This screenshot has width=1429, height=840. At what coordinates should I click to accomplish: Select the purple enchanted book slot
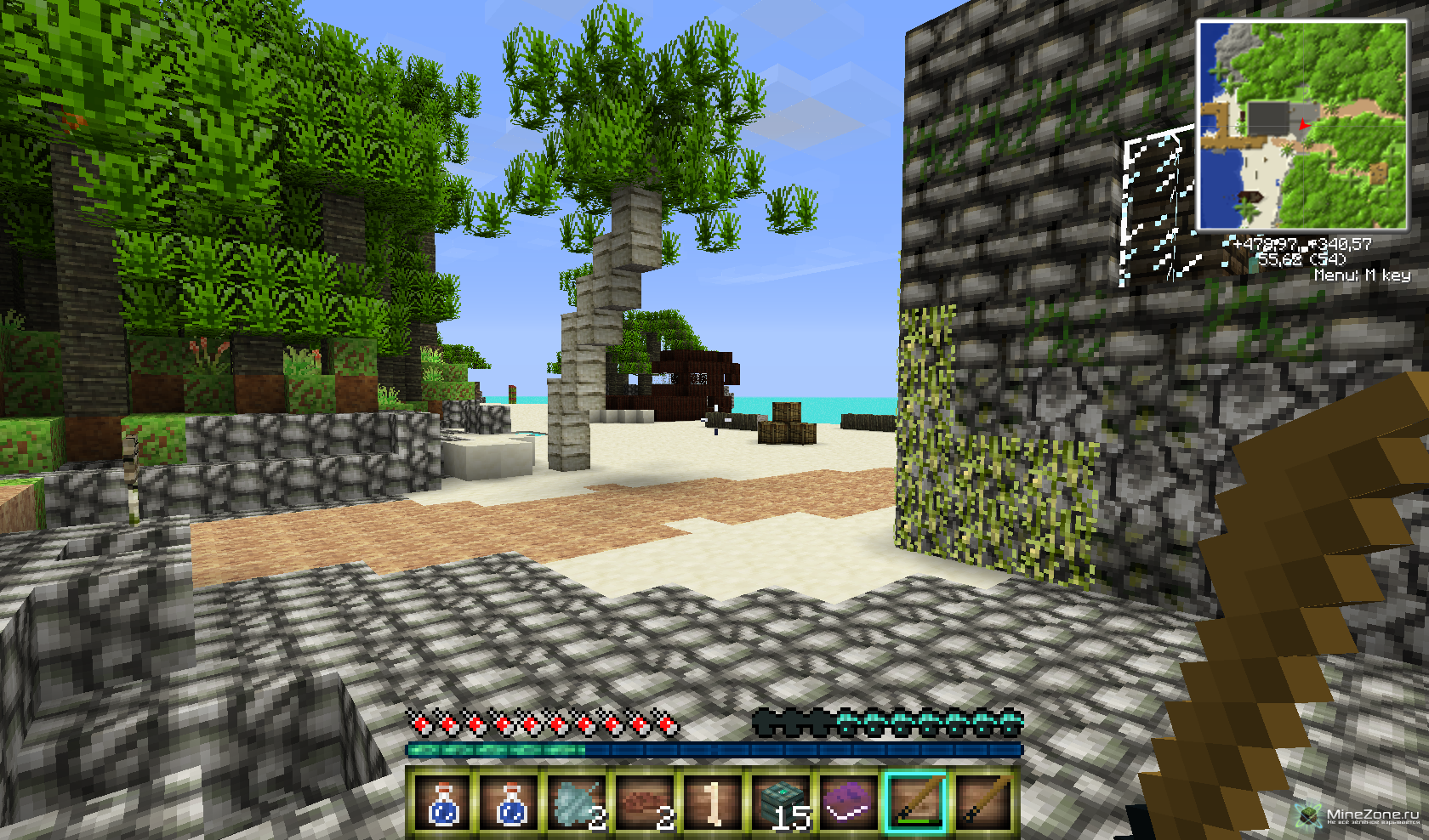click(x=849, y=803)
